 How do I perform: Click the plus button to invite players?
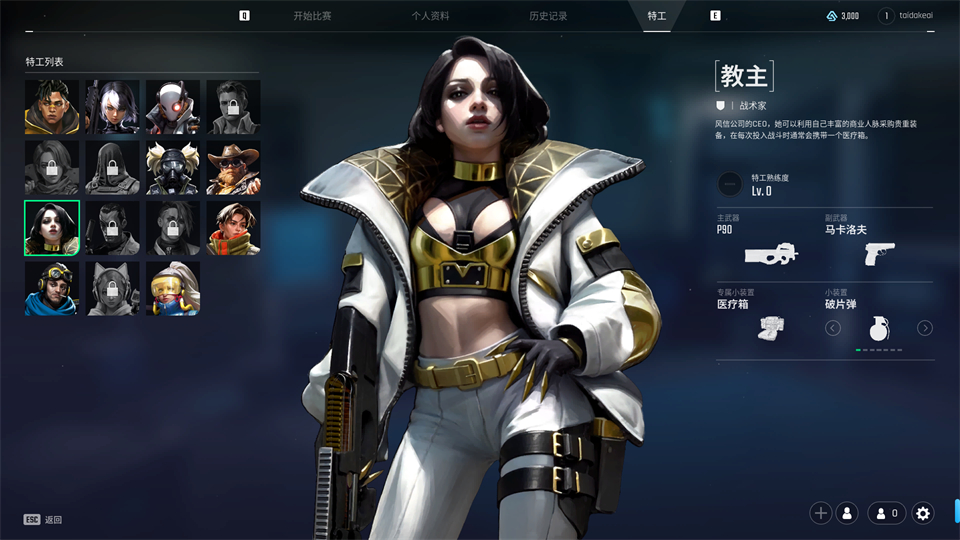[821, 513]
